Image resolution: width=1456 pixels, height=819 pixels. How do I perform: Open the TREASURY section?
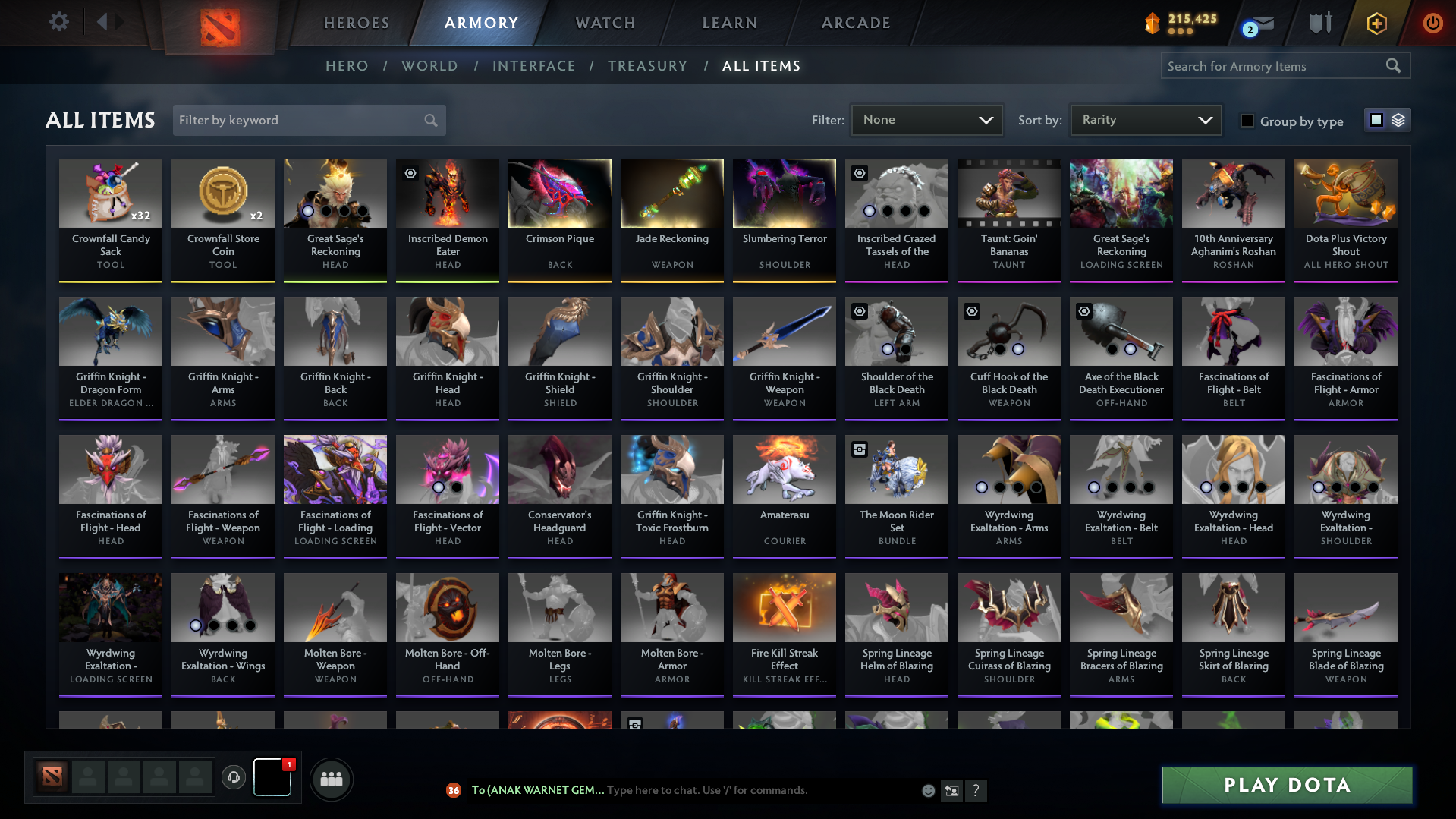point(647,66)
